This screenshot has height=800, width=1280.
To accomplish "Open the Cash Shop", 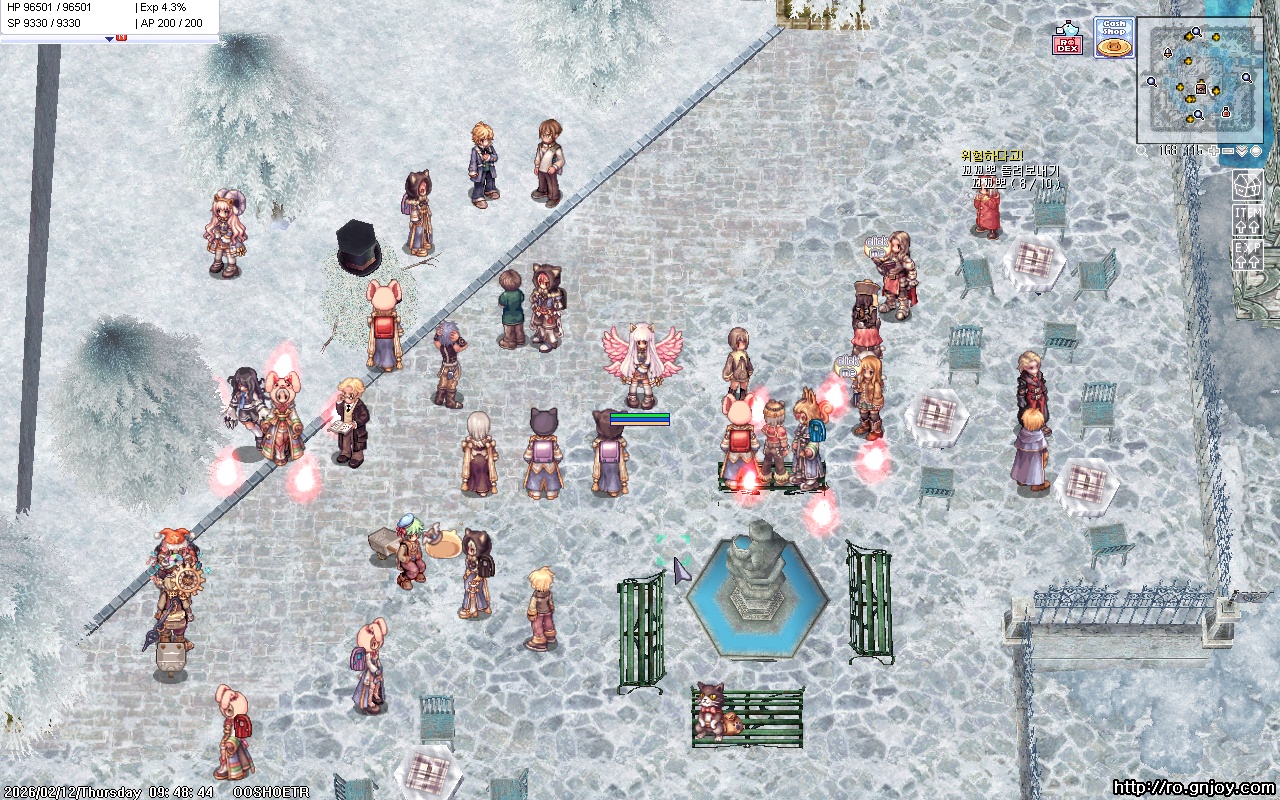I will point(1113,37).
